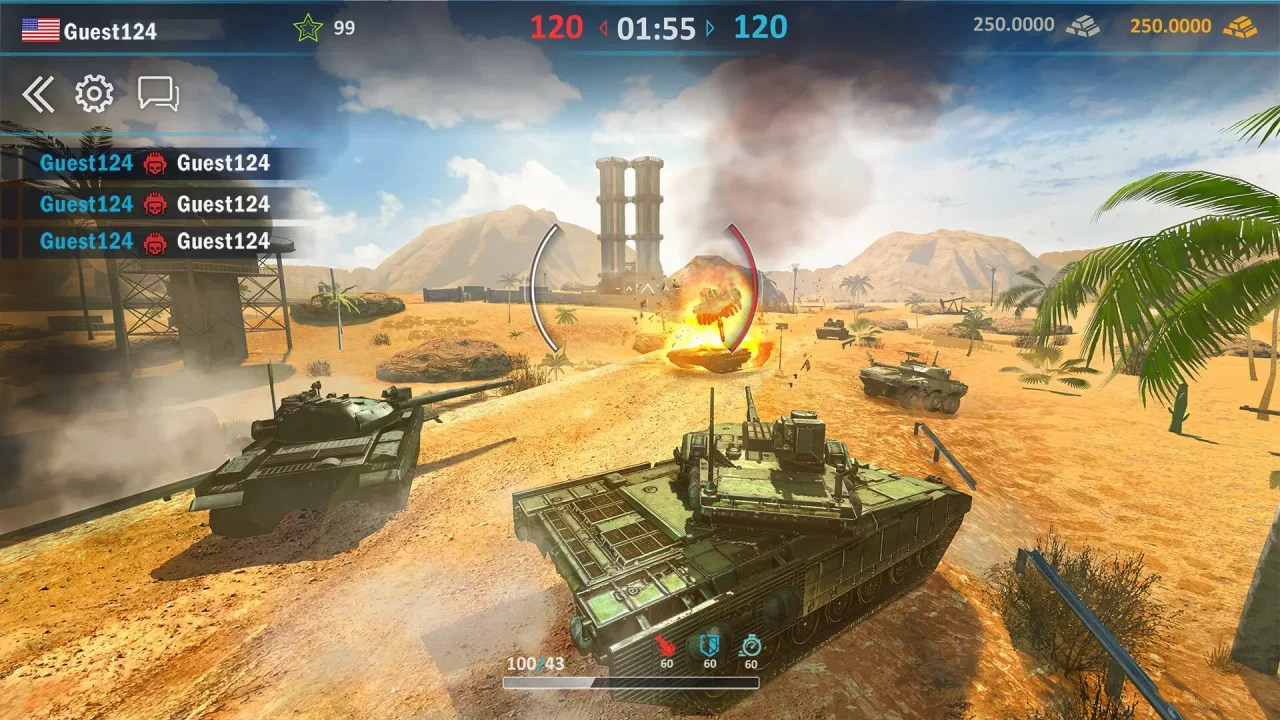
Task: Open the game settings gear
Action: [93, 93]
